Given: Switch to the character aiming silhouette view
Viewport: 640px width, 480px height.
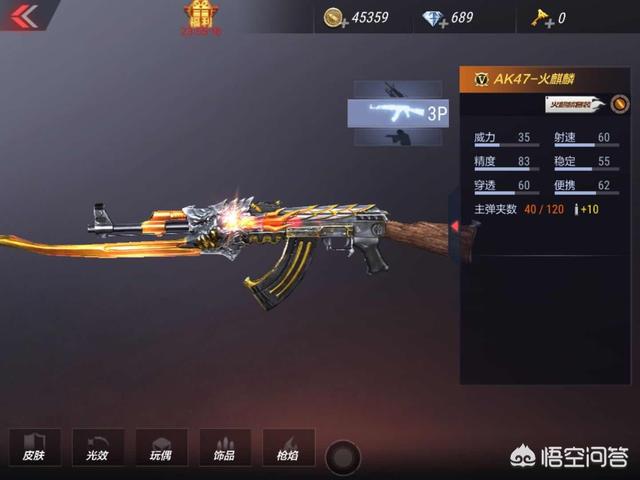Looking at the screenshot, I should point(398,137).
